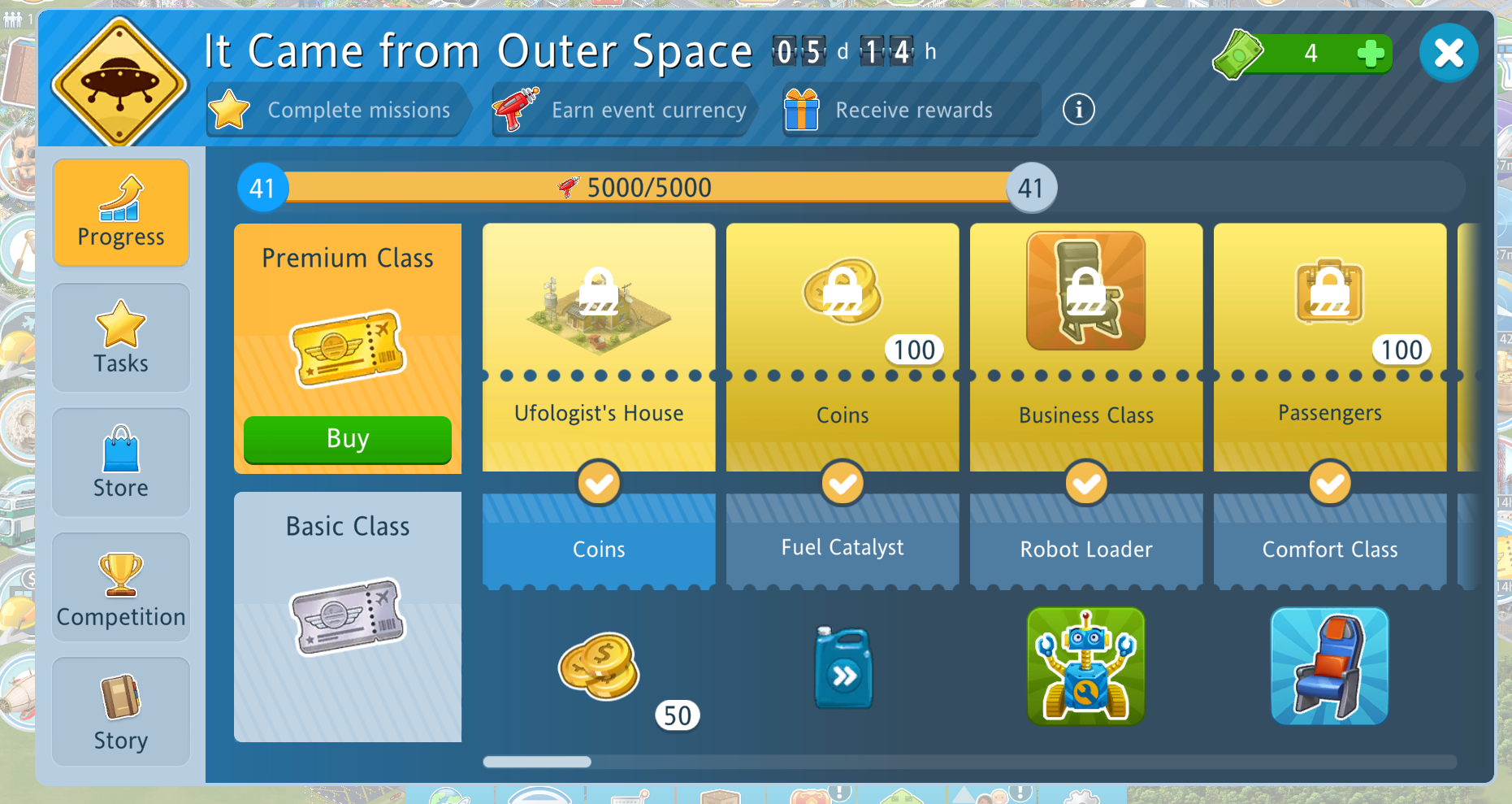Open the event info icon
Screen dimensions: 1512x804
1078,109
